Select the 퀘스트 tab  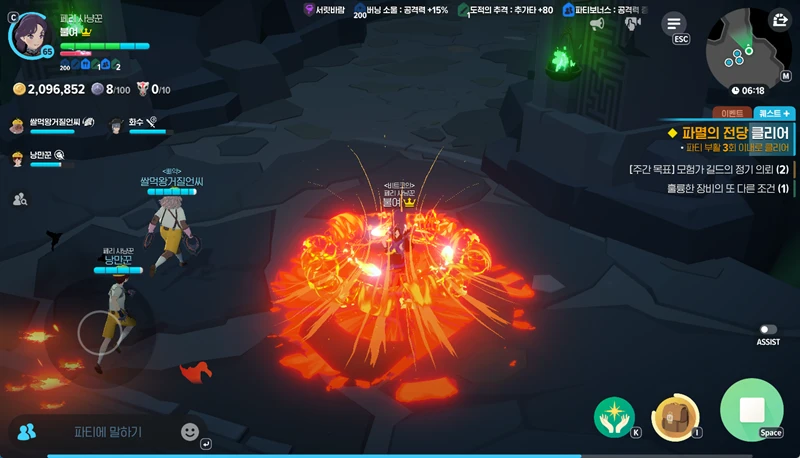click(x=774, y=114)
